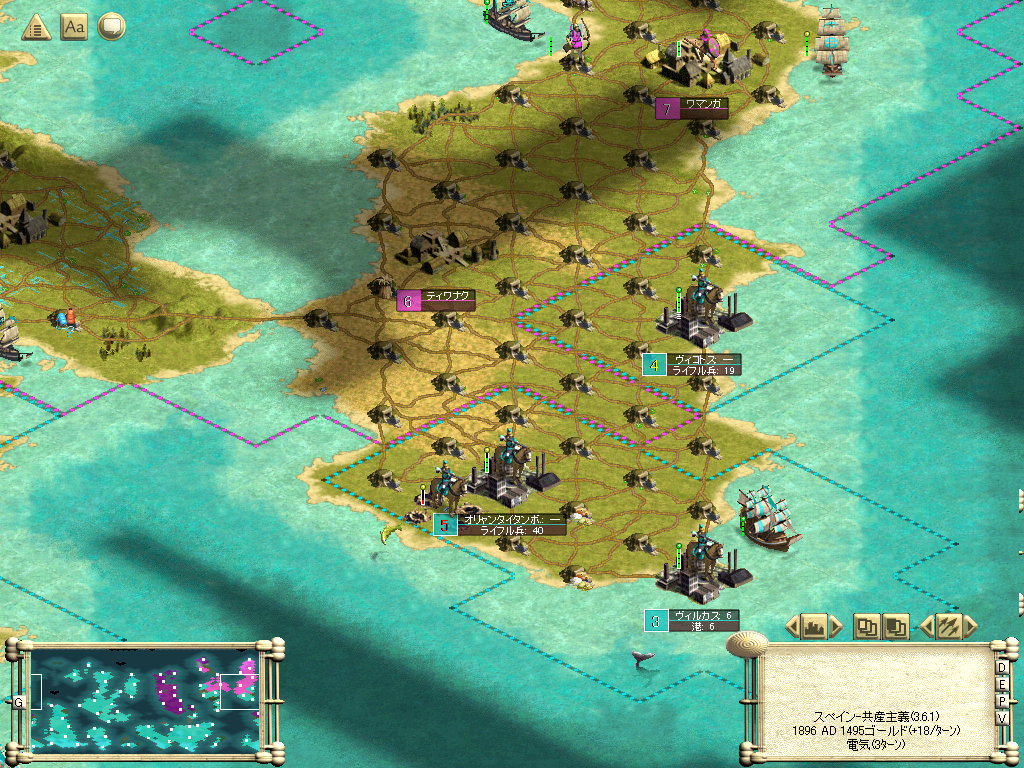Go to next city with right arrow

tap(836, 627)
